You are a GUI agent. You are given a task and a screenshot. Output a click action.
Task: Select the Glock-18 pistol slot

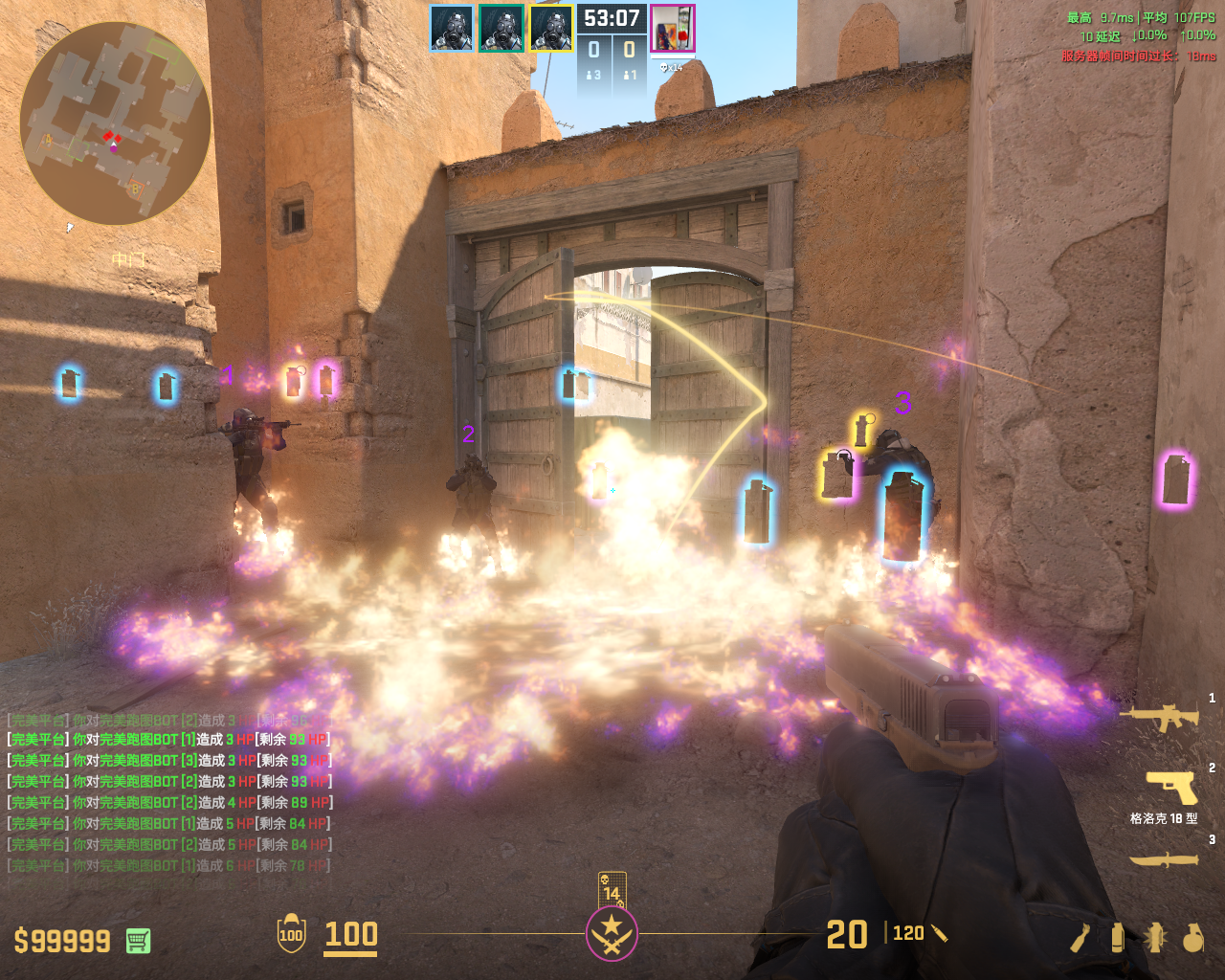pyautogui.click(x=1171, y=789)
